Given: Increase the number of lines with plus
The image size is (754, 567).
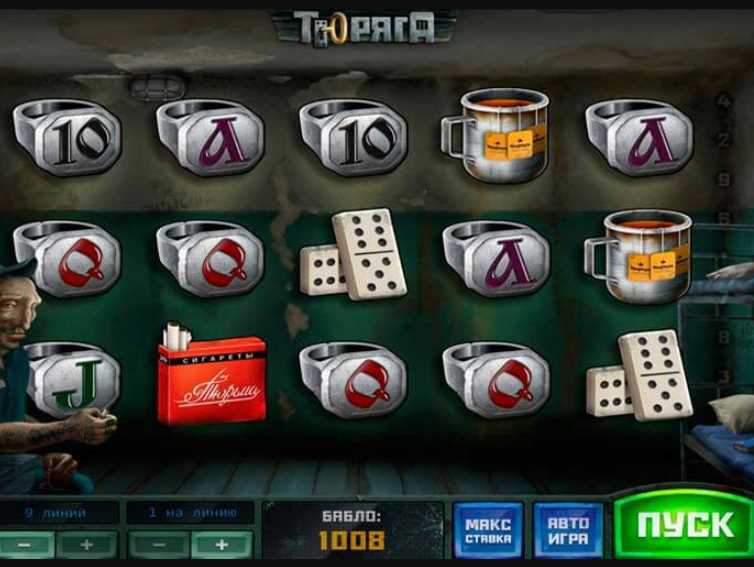Looking at the screenshot, I should coord(86,545).
